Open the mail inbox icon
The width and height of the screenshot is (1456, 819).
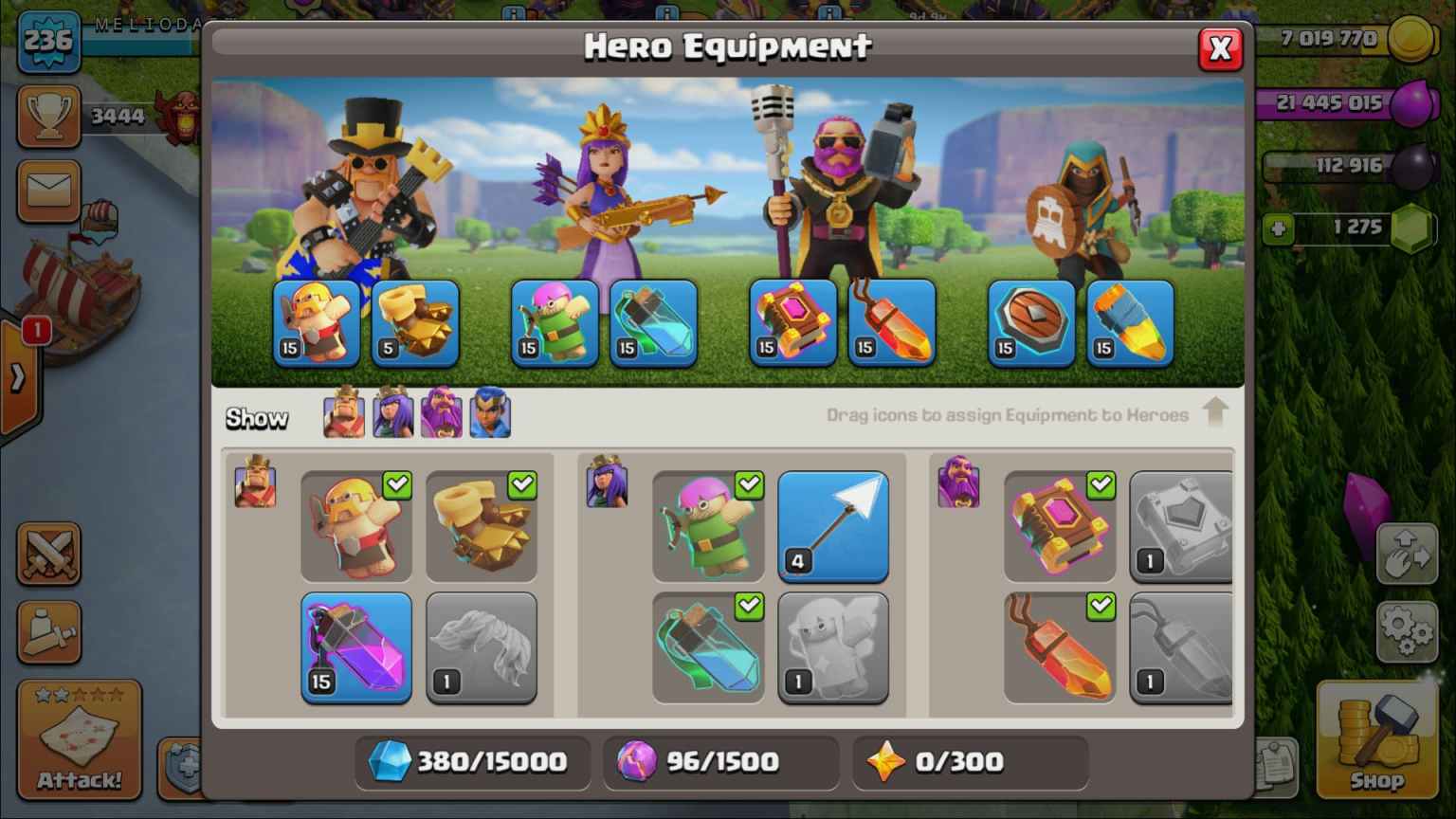48,191
